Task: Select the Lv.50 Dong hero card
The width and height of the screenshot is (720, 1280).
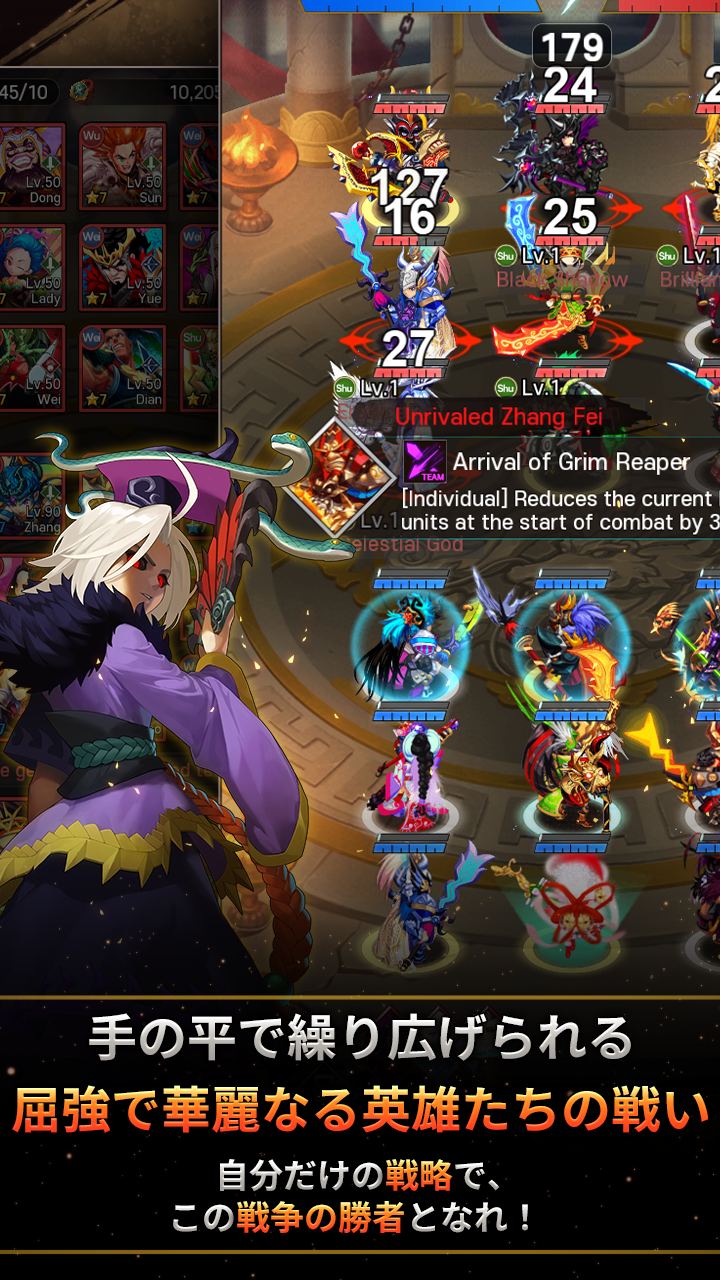Action: pyautogui.click(x=33, y=165)
